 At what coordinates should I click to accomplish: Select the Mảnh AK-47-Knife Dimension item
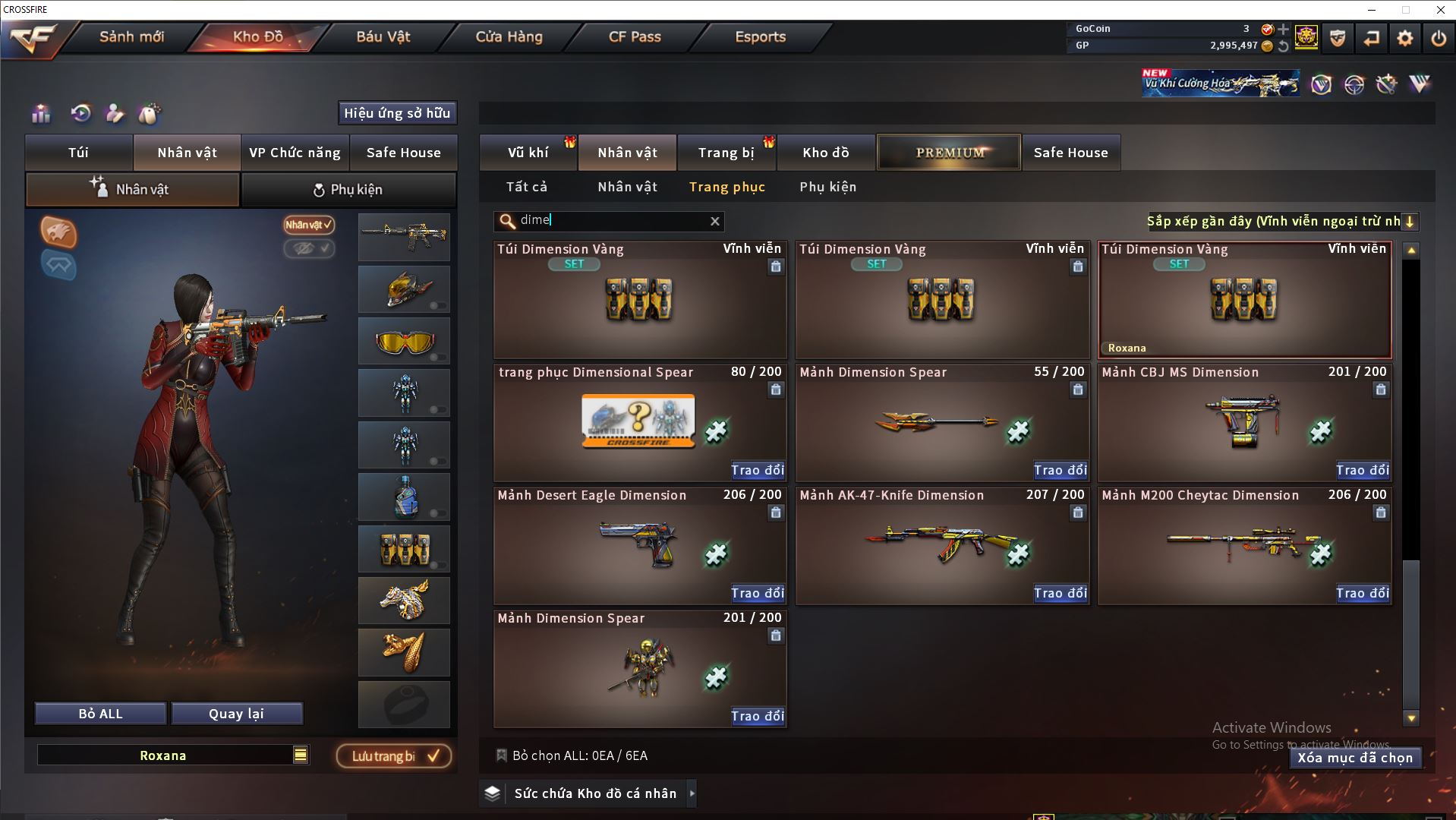tap(941, 544)
